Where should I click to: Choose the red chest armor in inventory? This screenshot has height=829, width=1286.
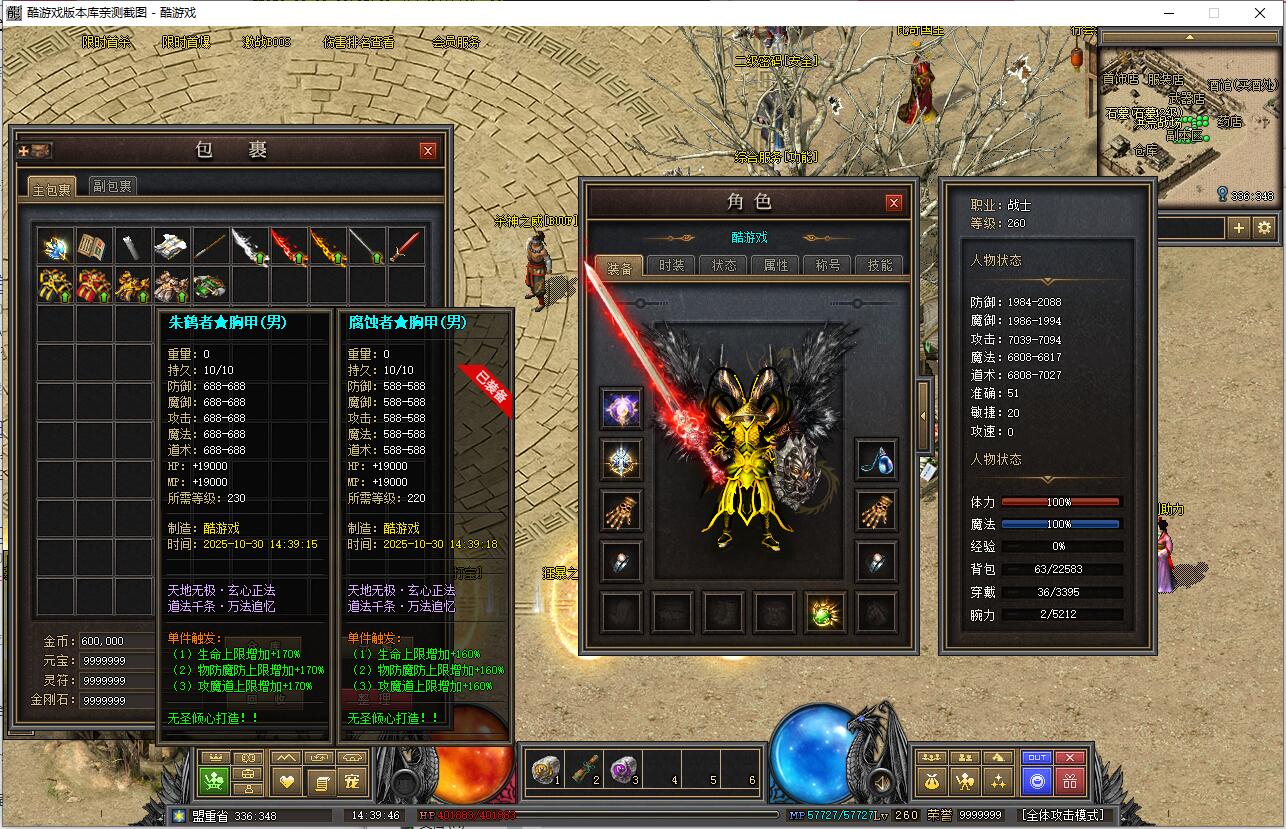94,285
